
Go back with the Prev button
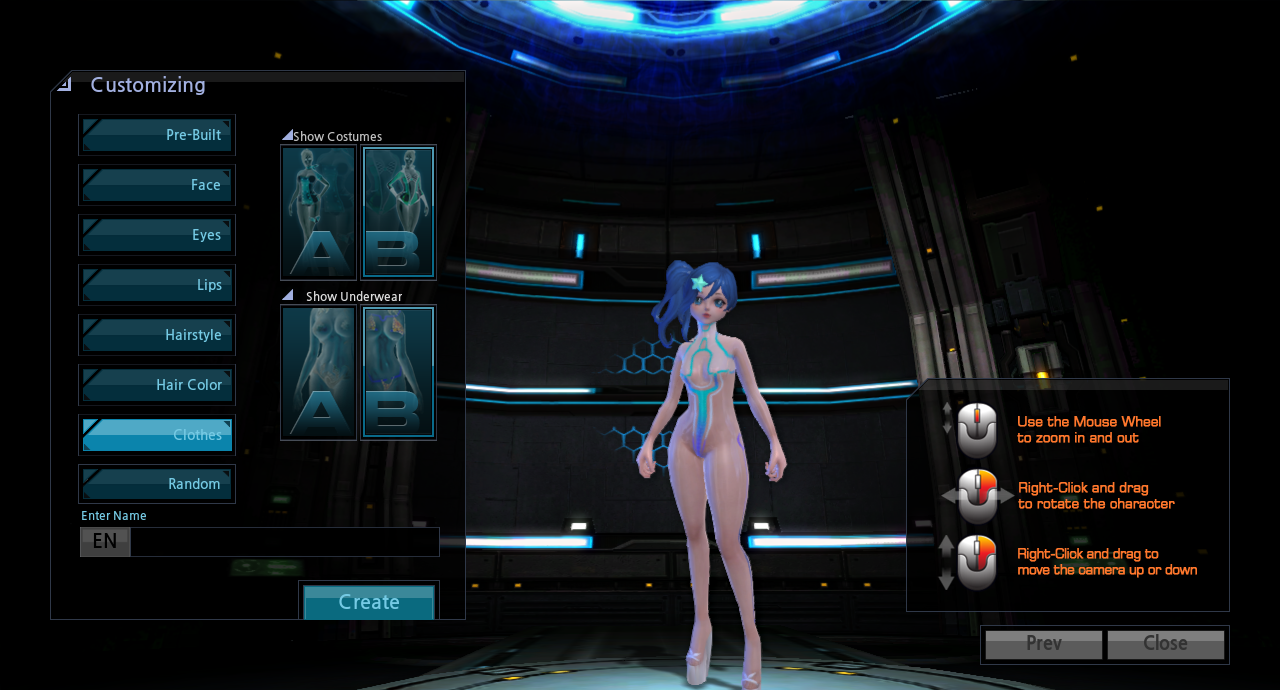(1044, 644)
